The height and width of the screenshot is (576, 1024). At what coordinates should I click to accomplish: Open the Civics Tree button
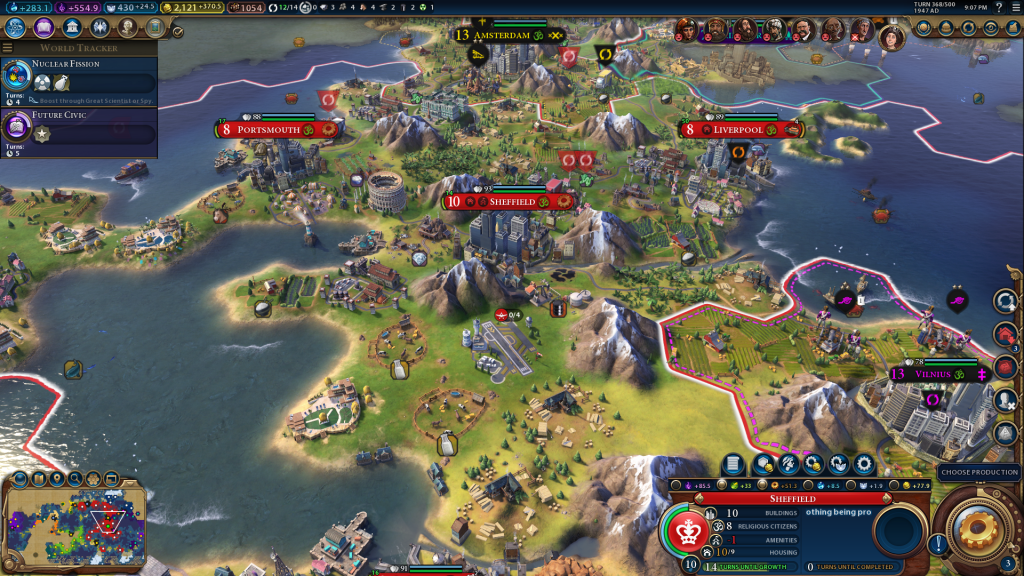click(43, 28)
